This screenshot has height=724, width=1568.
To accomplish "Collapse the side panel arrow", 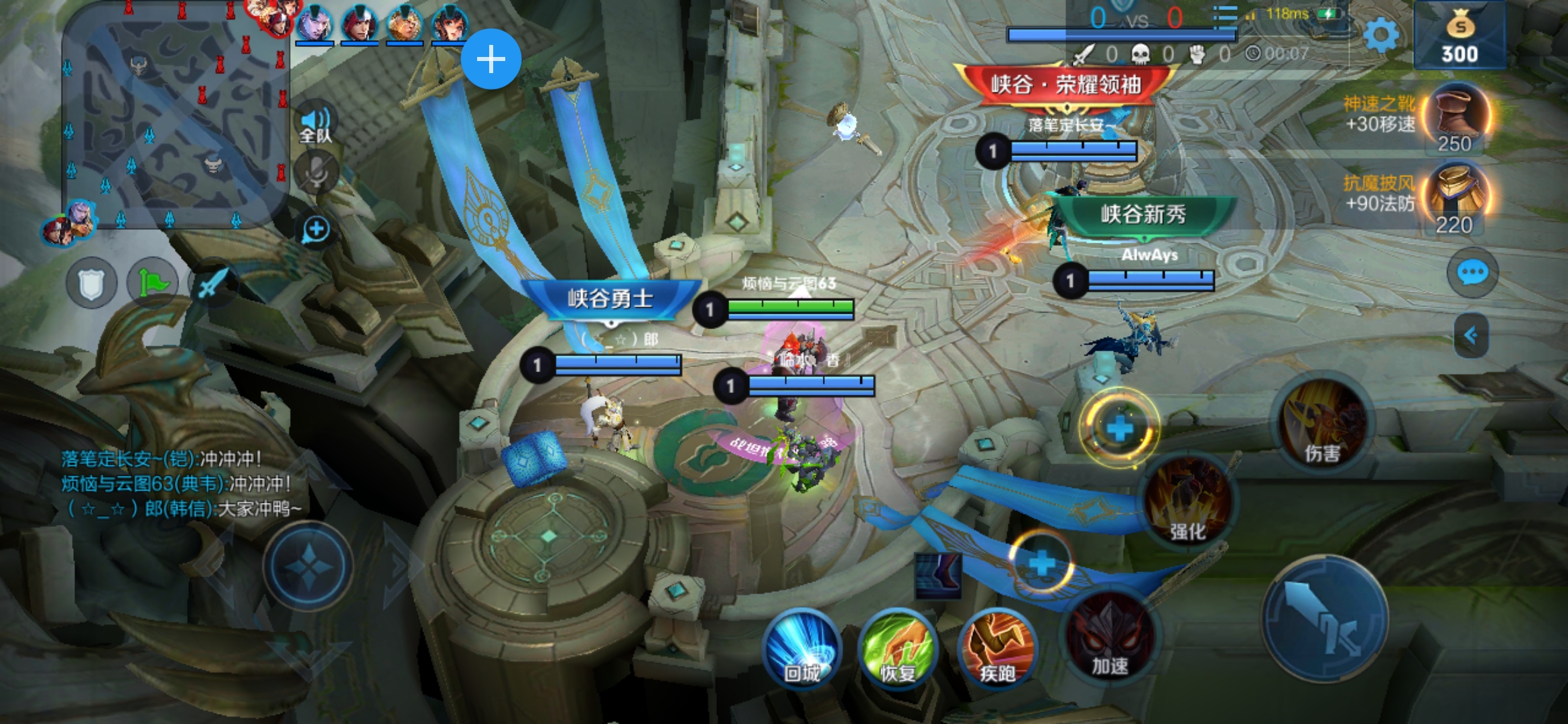I will pos(1471,335).
